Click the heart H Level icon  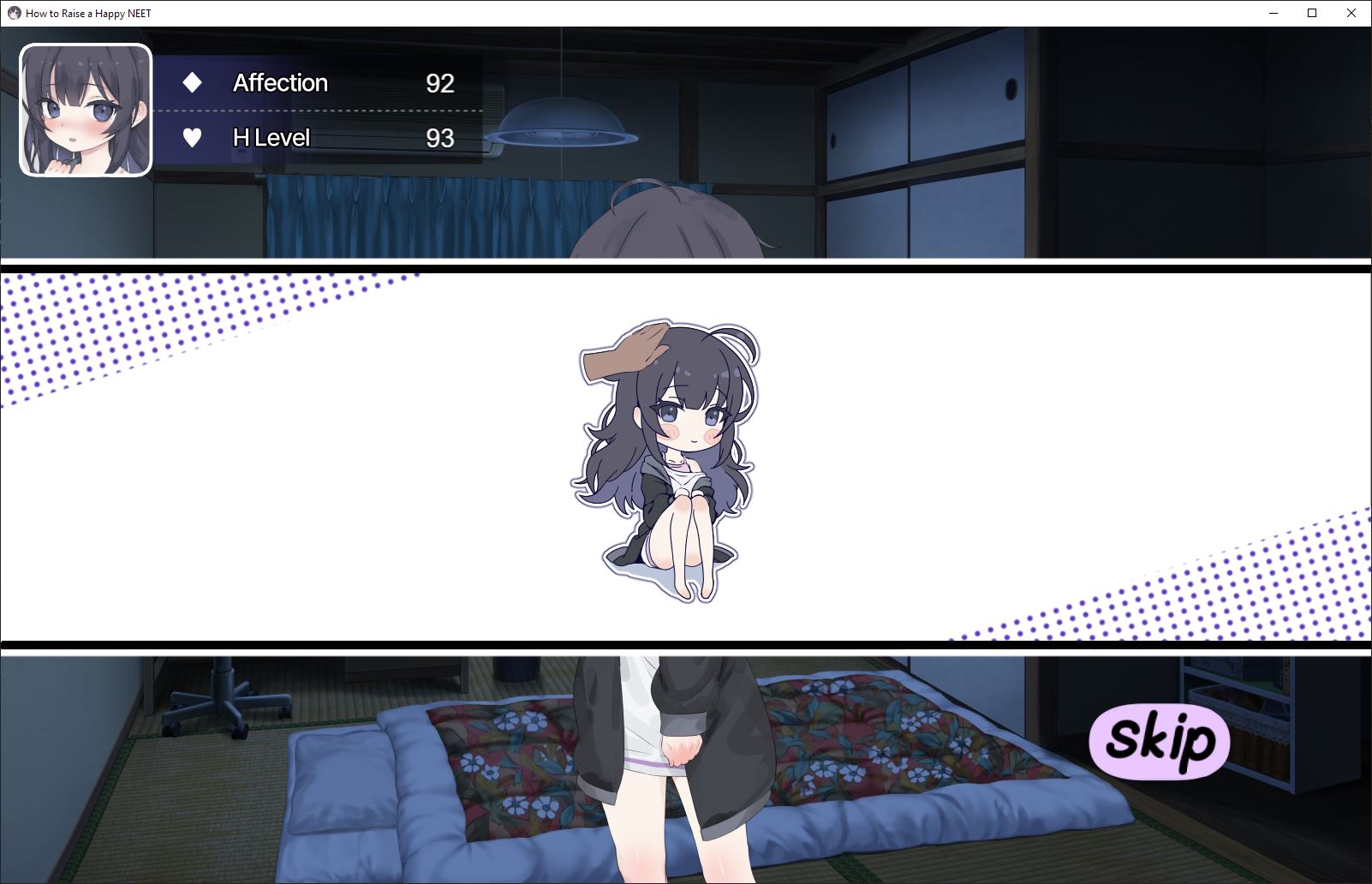click(x=193, y=137)
